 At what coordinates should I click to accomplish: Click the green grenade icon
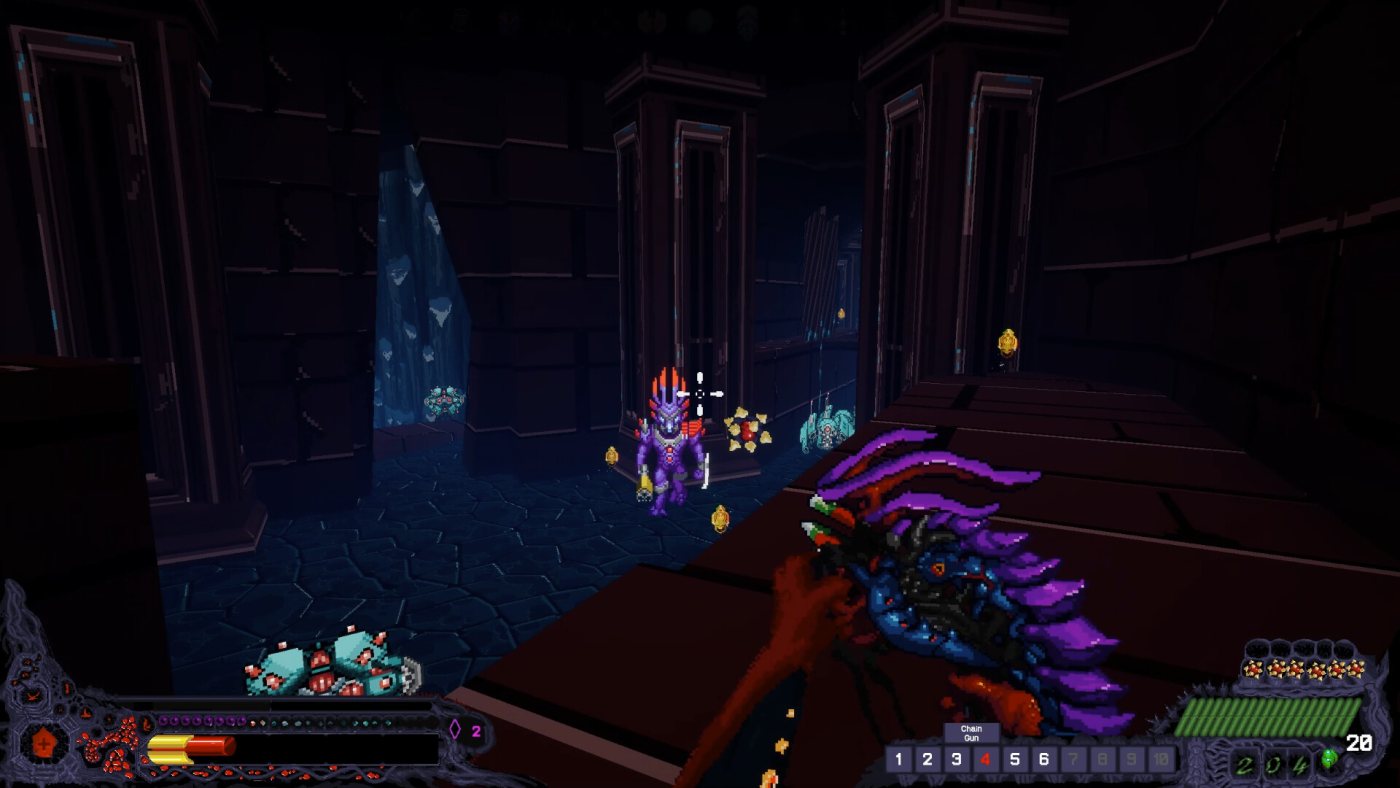pyautogui.click(x=1328, y=759)
